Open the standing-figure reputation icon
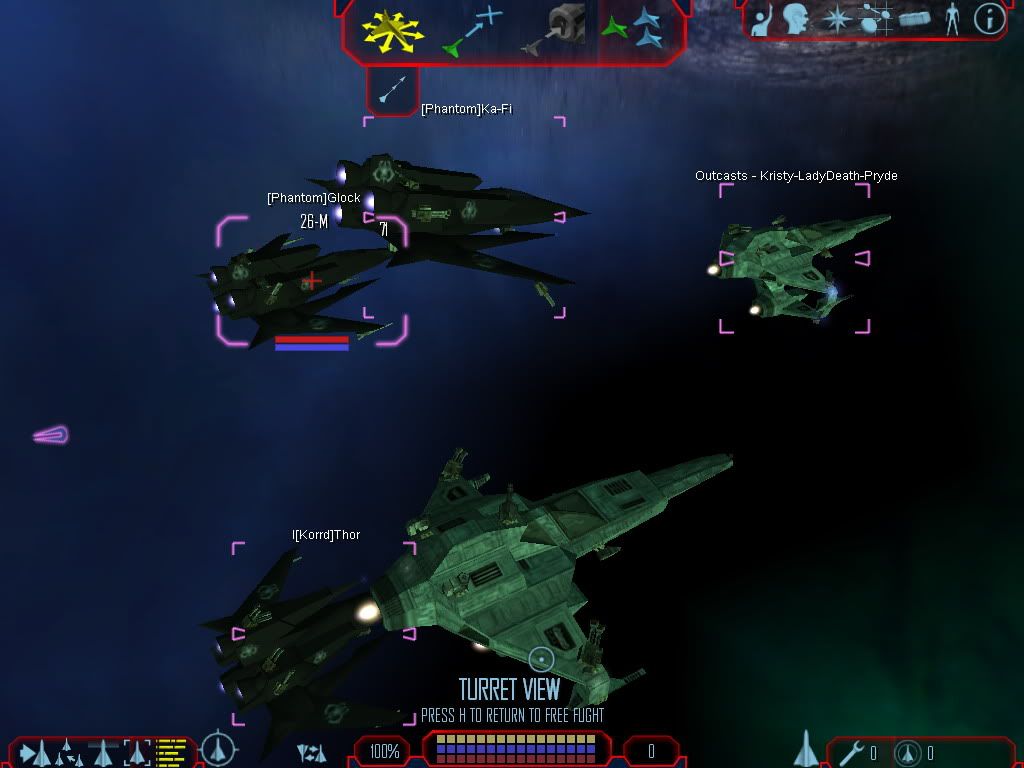The height and width of the screenshot is (768, 1024). point(952,19)
